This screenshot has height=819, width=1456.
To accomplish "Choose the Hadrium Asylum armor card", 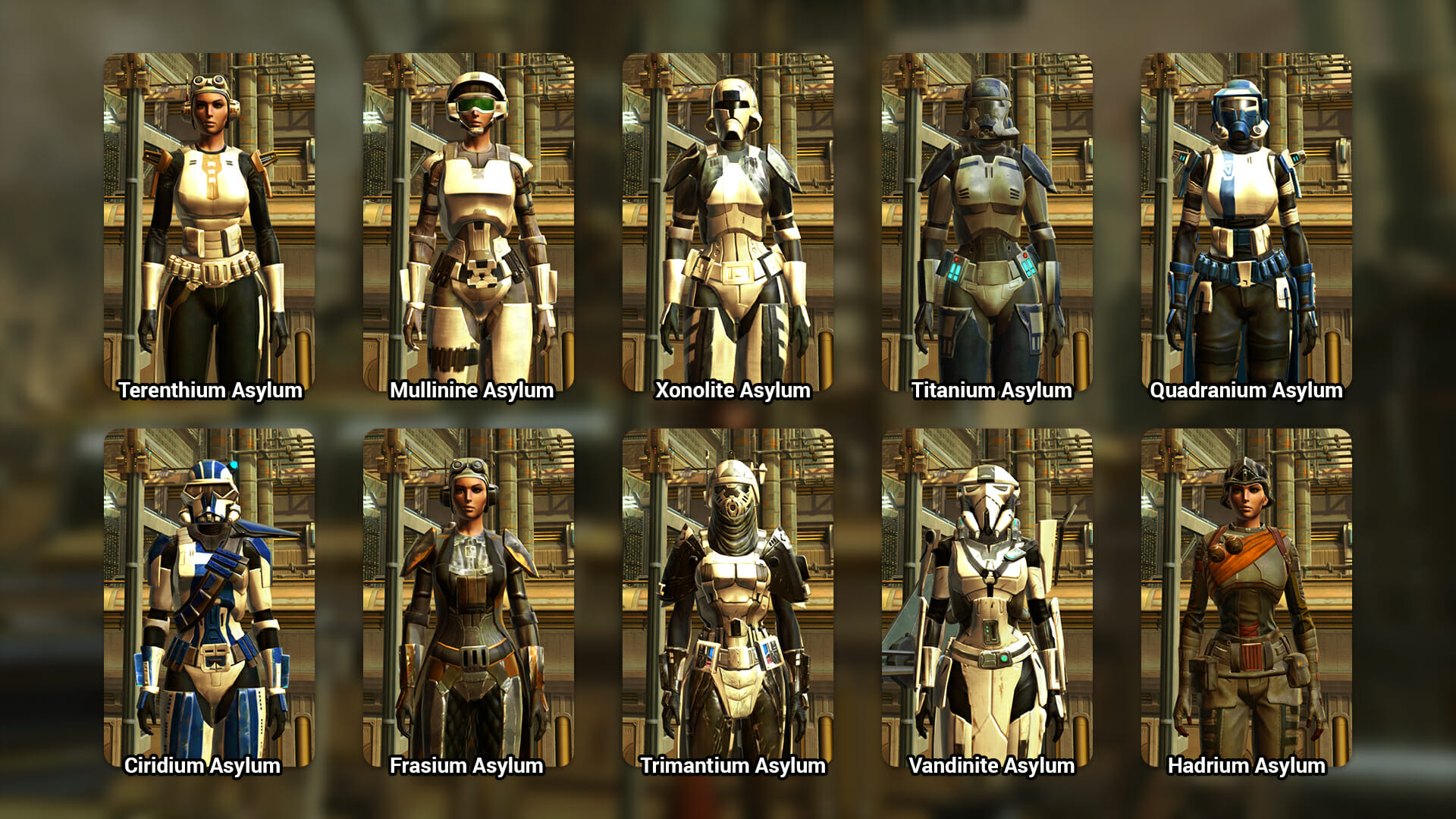I will point(1247,598).
